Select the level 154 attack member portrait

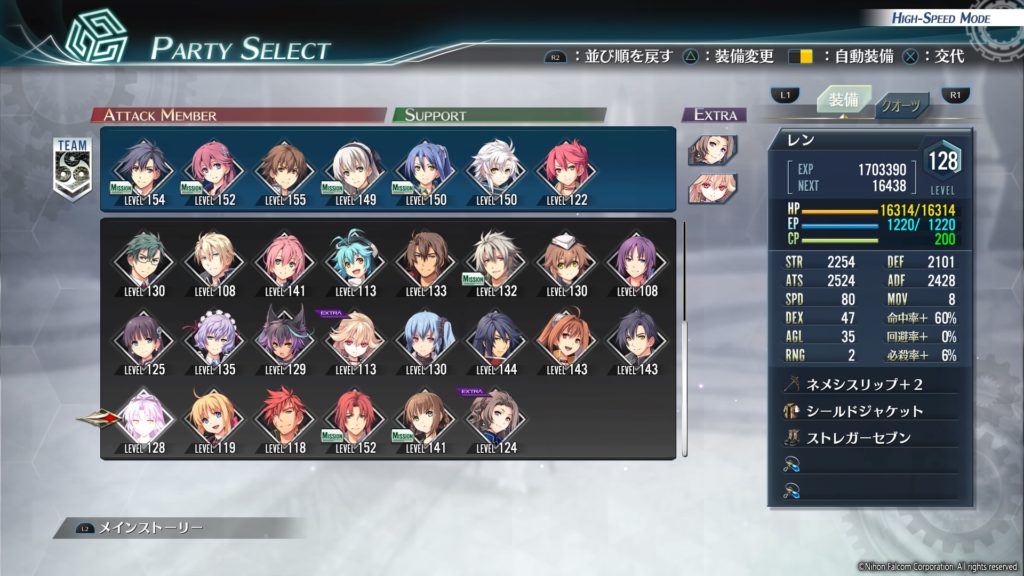click(x=142, y=166)
